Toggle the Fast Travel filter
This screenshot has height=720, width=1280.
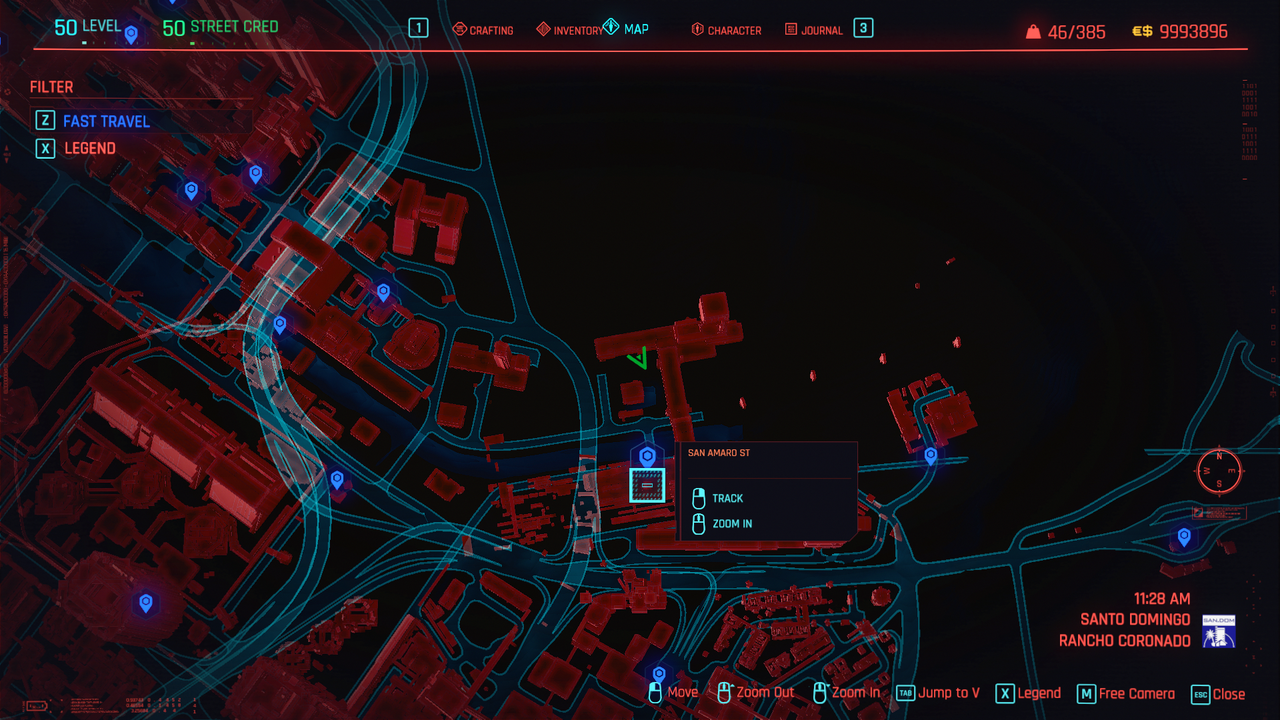coord(105,121)
